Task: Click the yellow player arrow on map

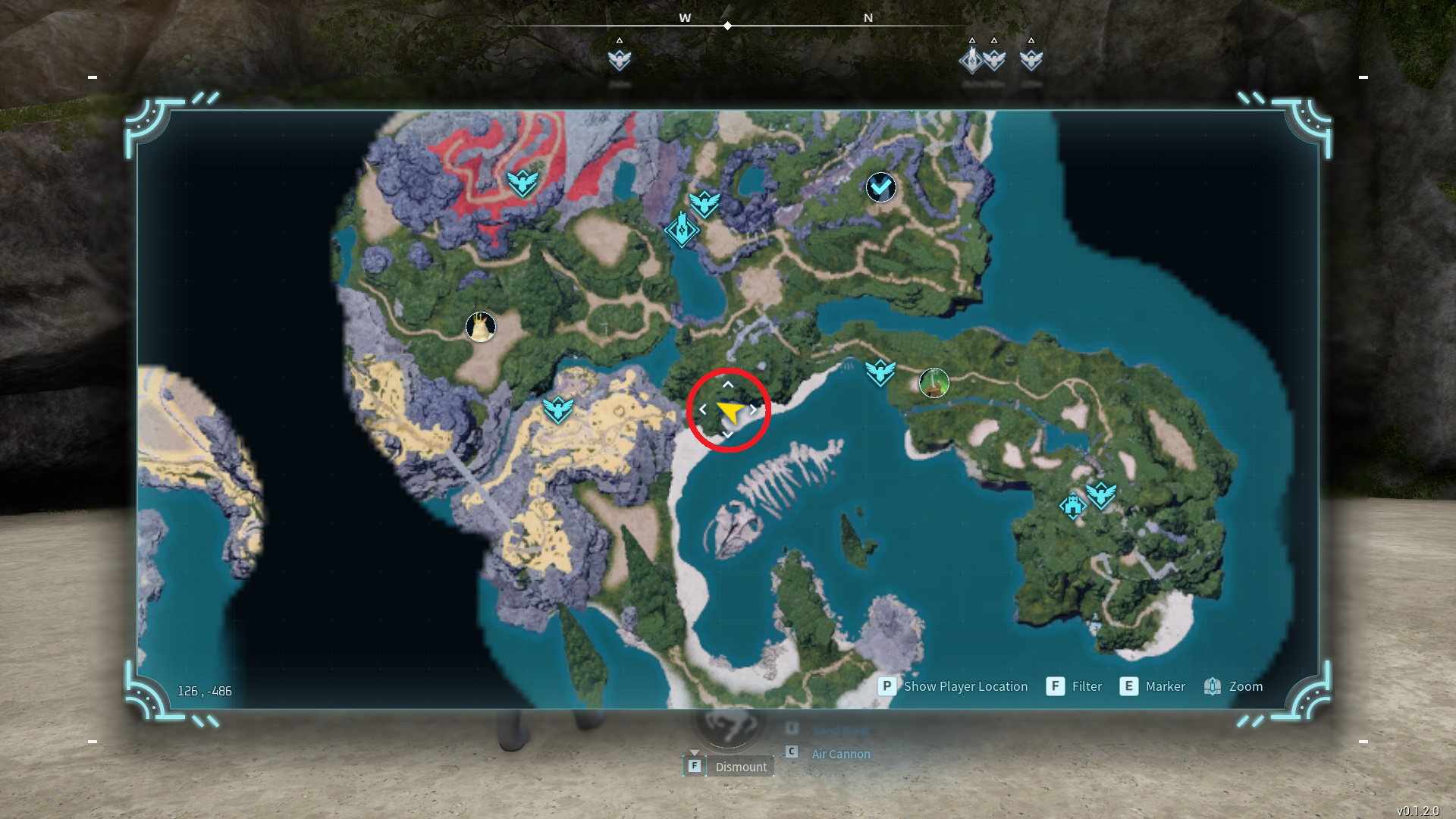Action: point(730,412)
